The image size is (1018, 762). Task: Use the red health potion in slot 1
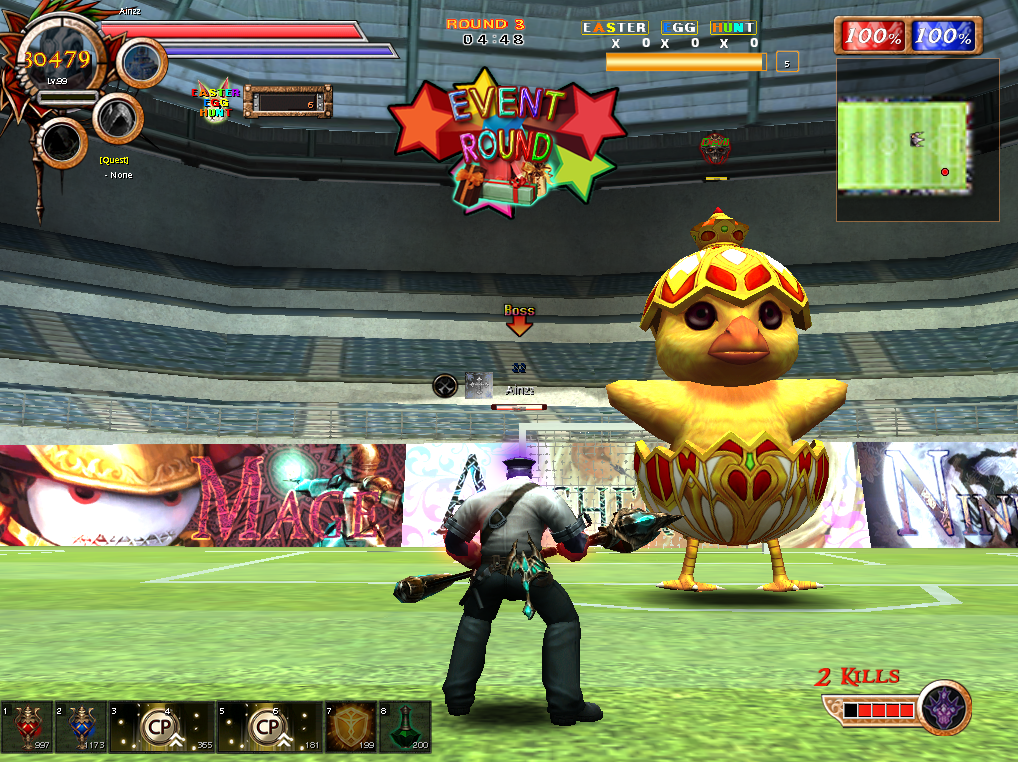pos(27,726)
